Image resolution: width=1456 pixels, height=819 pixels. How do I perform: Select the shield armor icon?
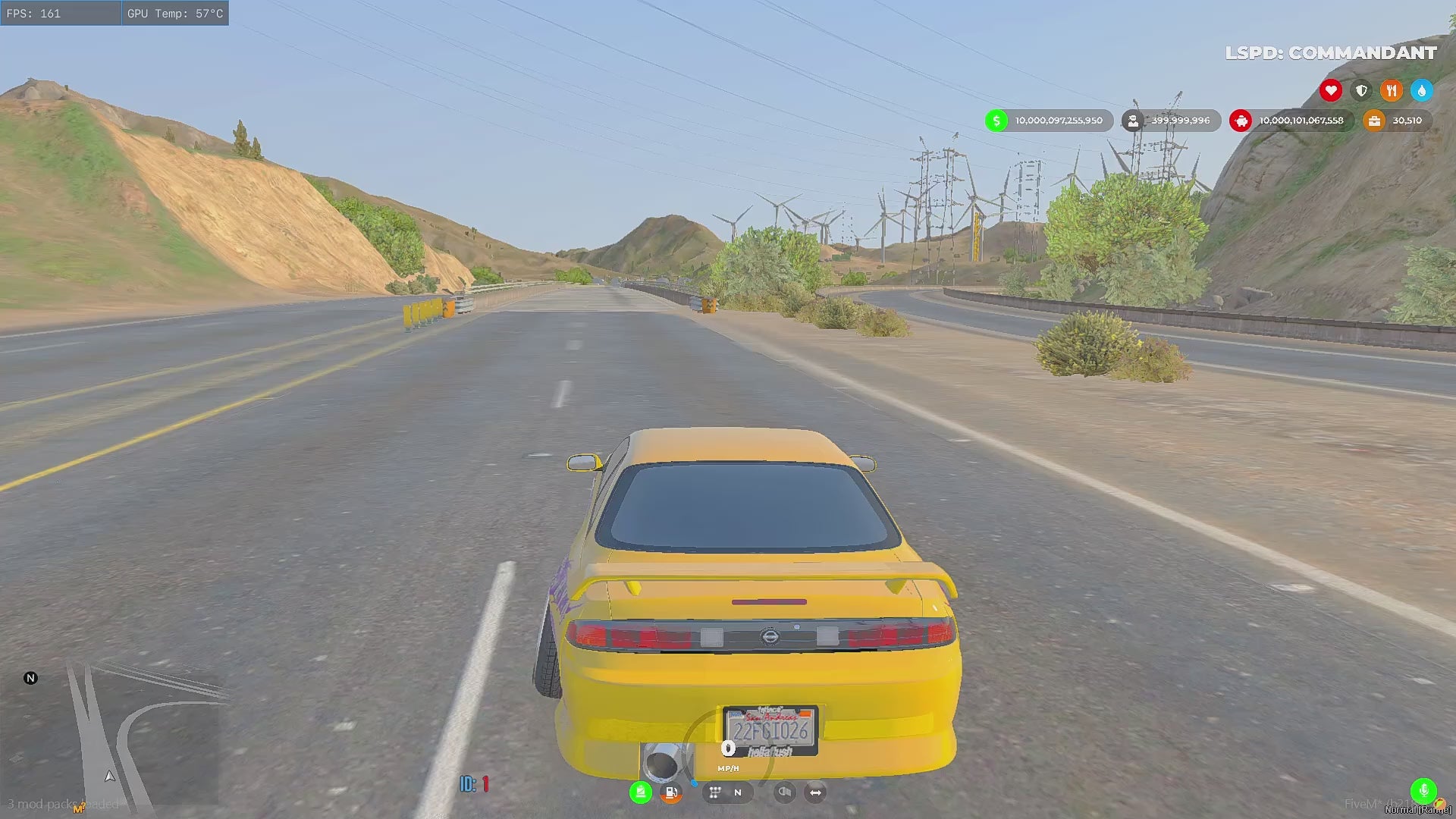point(1361,91)
